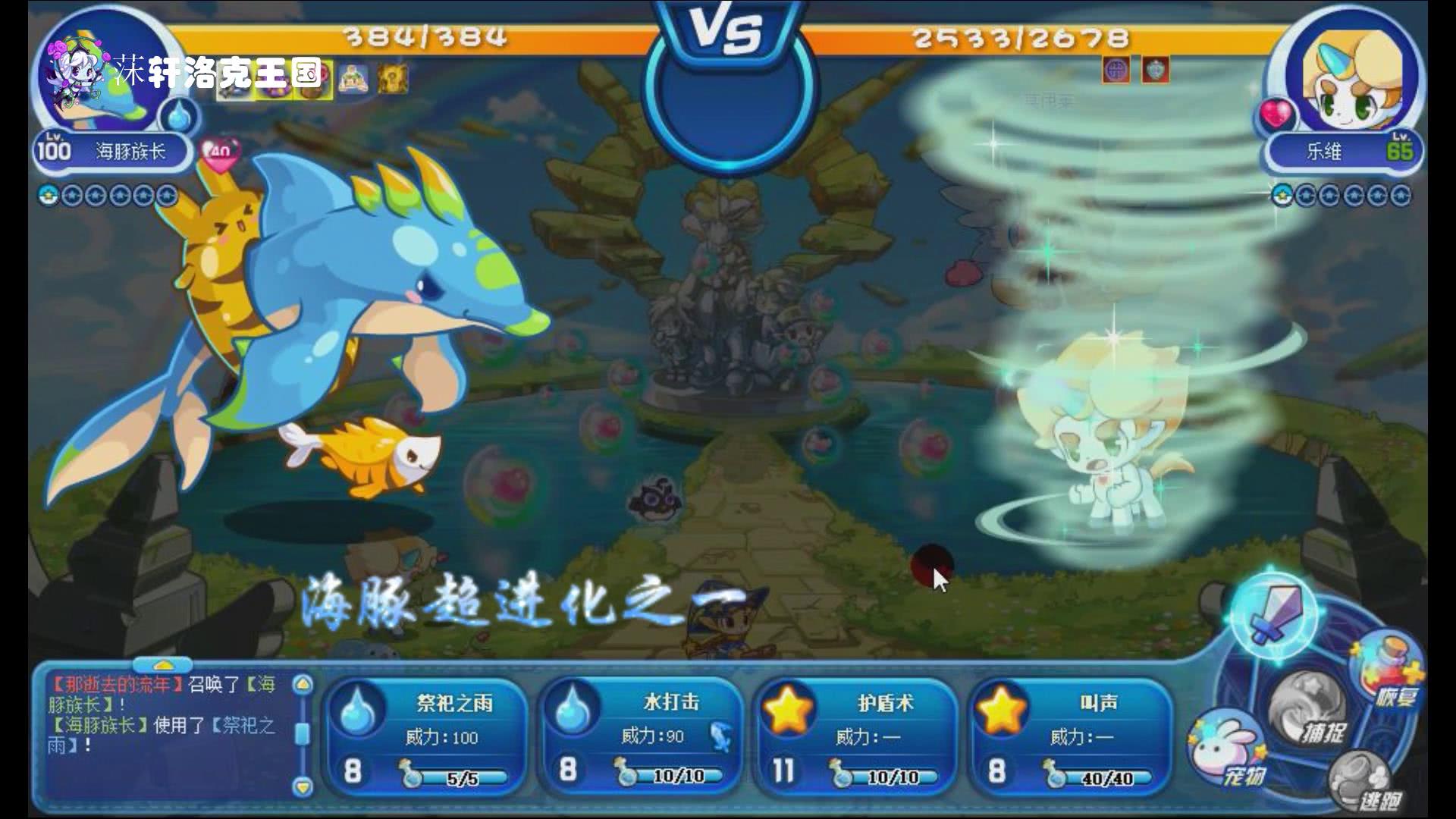1456x819 pixels.
Task: Click the battle log down arrow
Action: click(x=303, y=786)
